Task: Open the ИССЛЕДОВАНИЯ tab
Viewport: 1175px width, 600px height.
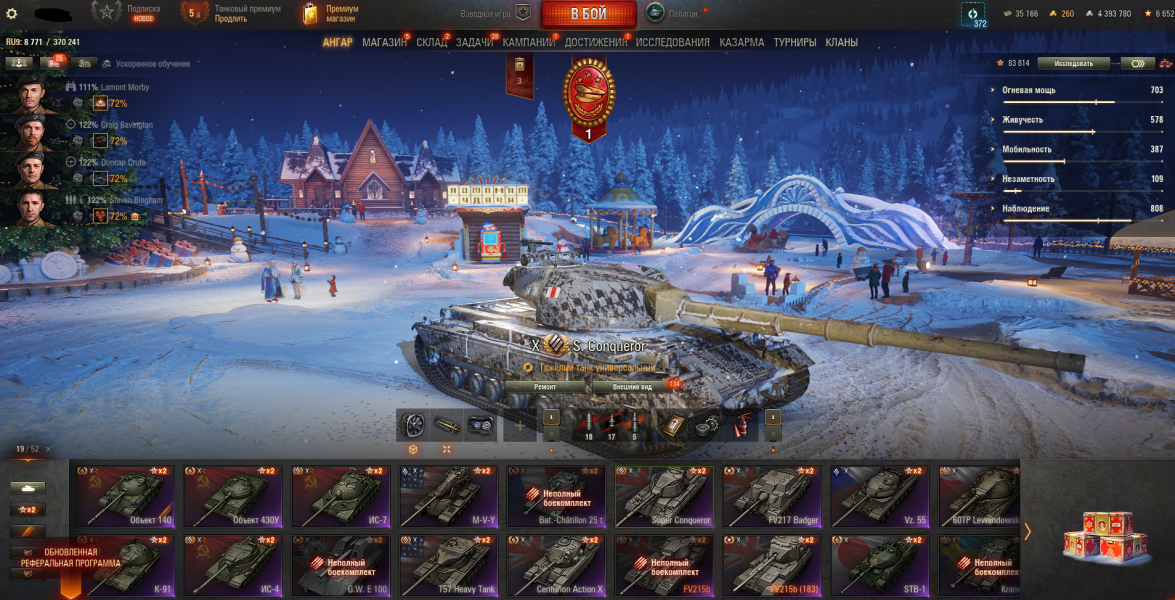Action: [673, 43]
